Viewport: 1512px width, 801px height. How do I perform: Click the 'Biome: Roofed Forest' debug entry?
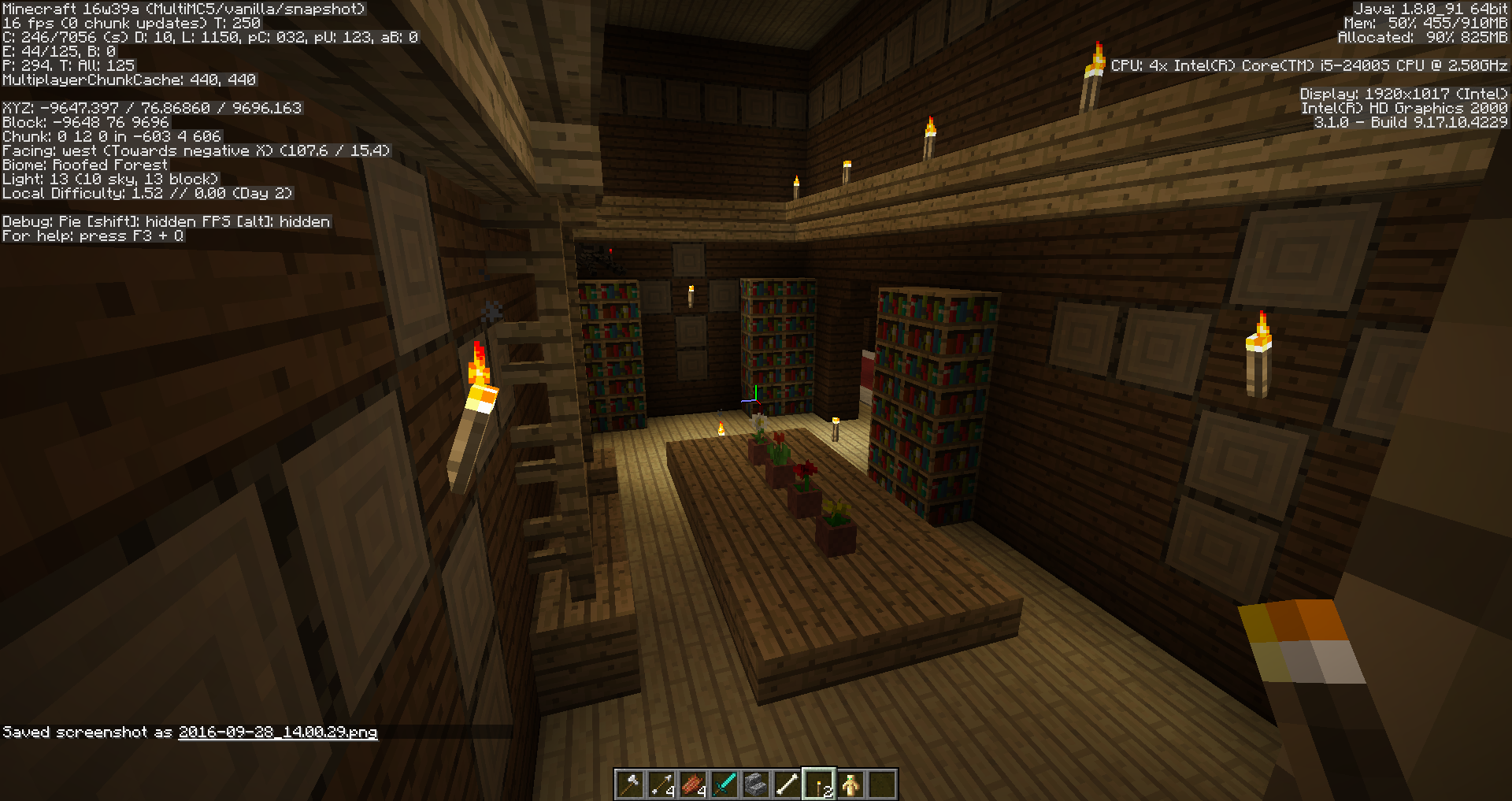click(84, 165)
